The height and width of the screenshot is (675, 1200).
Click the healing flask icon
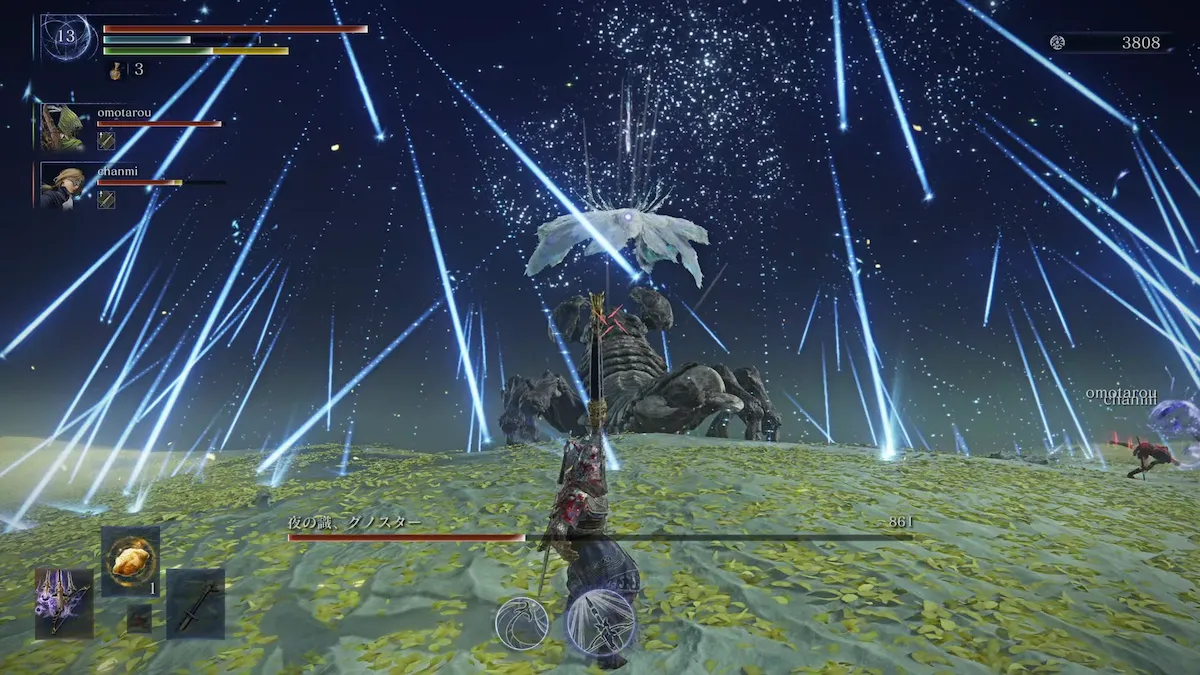[x=117, y=70]
